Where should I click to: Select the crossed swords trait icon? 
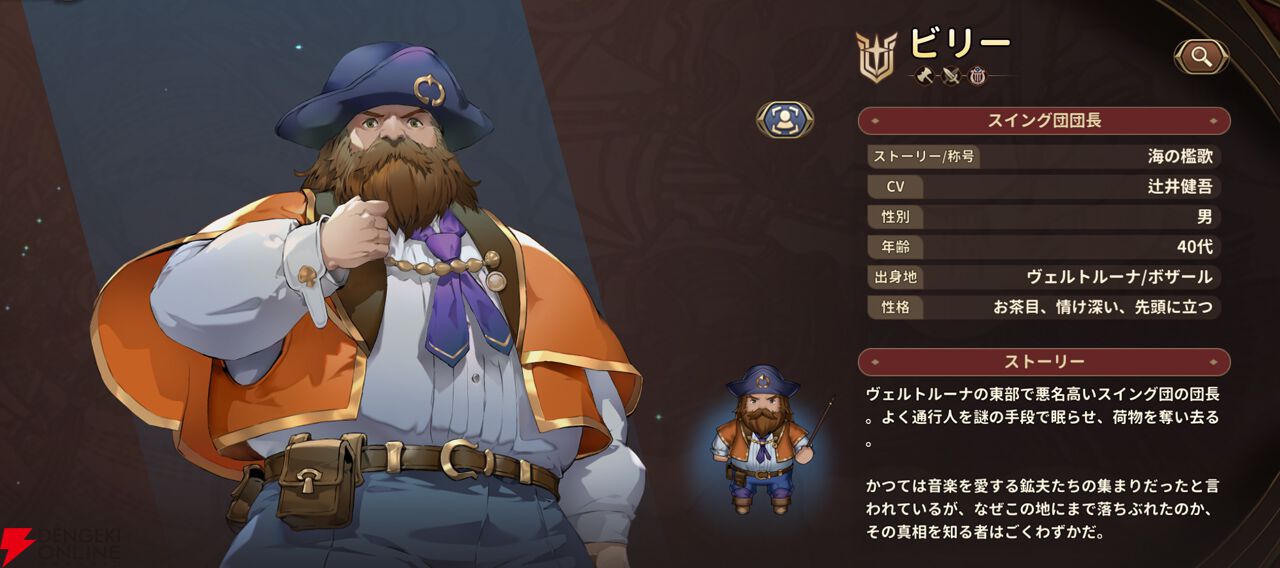point(951,75)
